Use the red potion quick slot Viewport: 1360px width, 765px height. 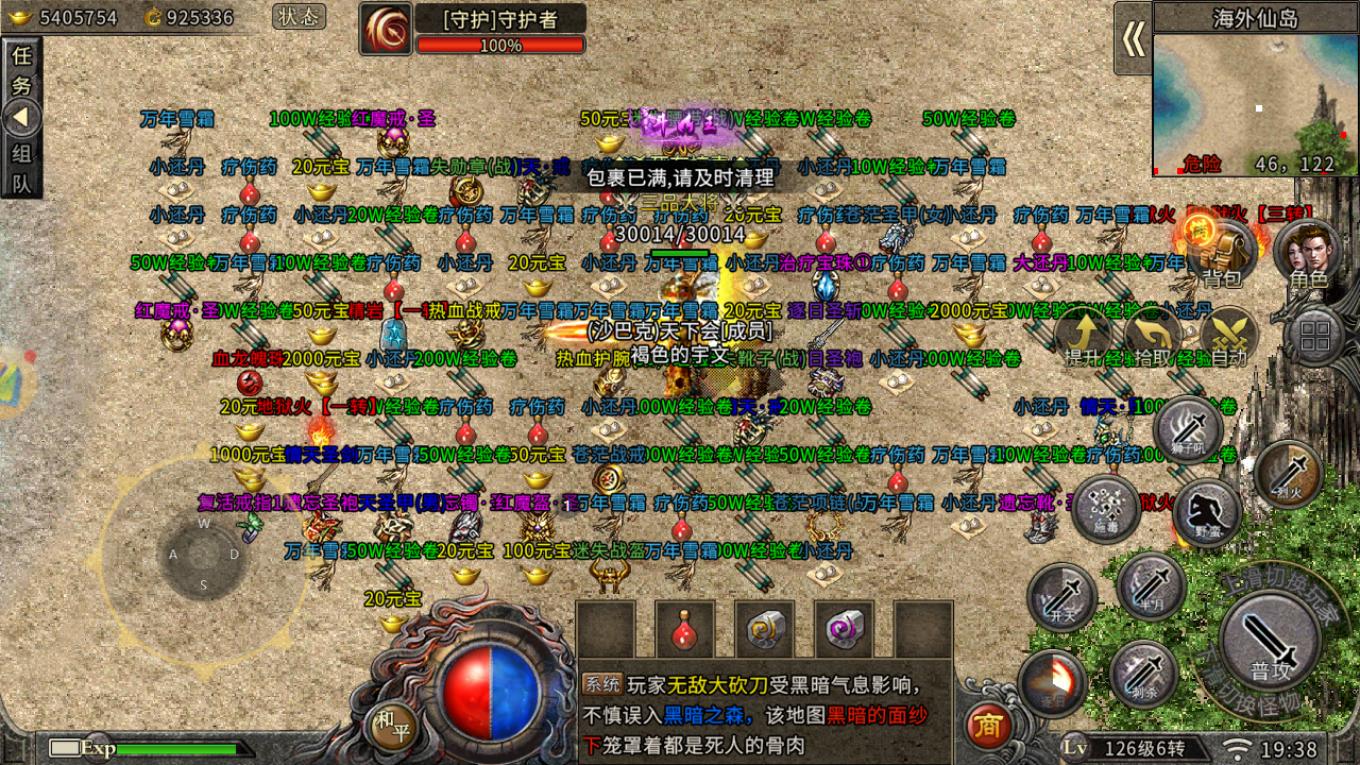[x=685, y=629]
